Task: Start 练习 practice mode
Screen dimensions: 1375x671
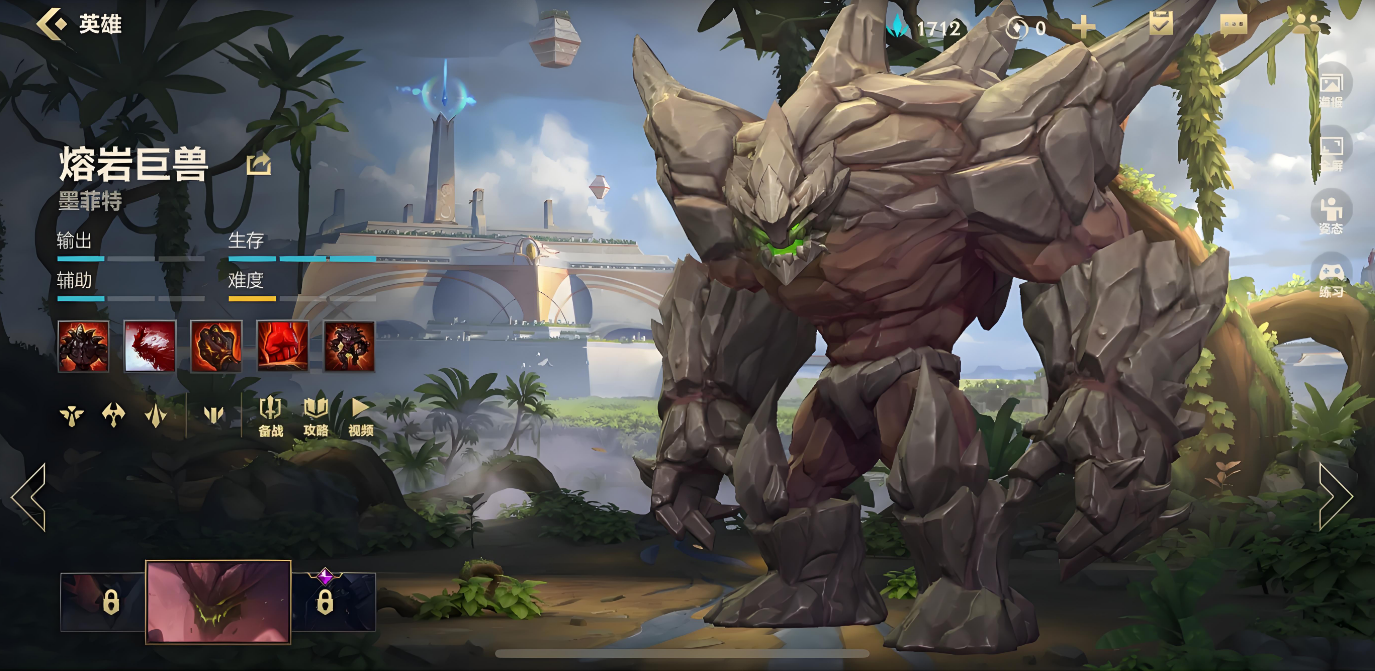Action: click(x=1331, y=275)
